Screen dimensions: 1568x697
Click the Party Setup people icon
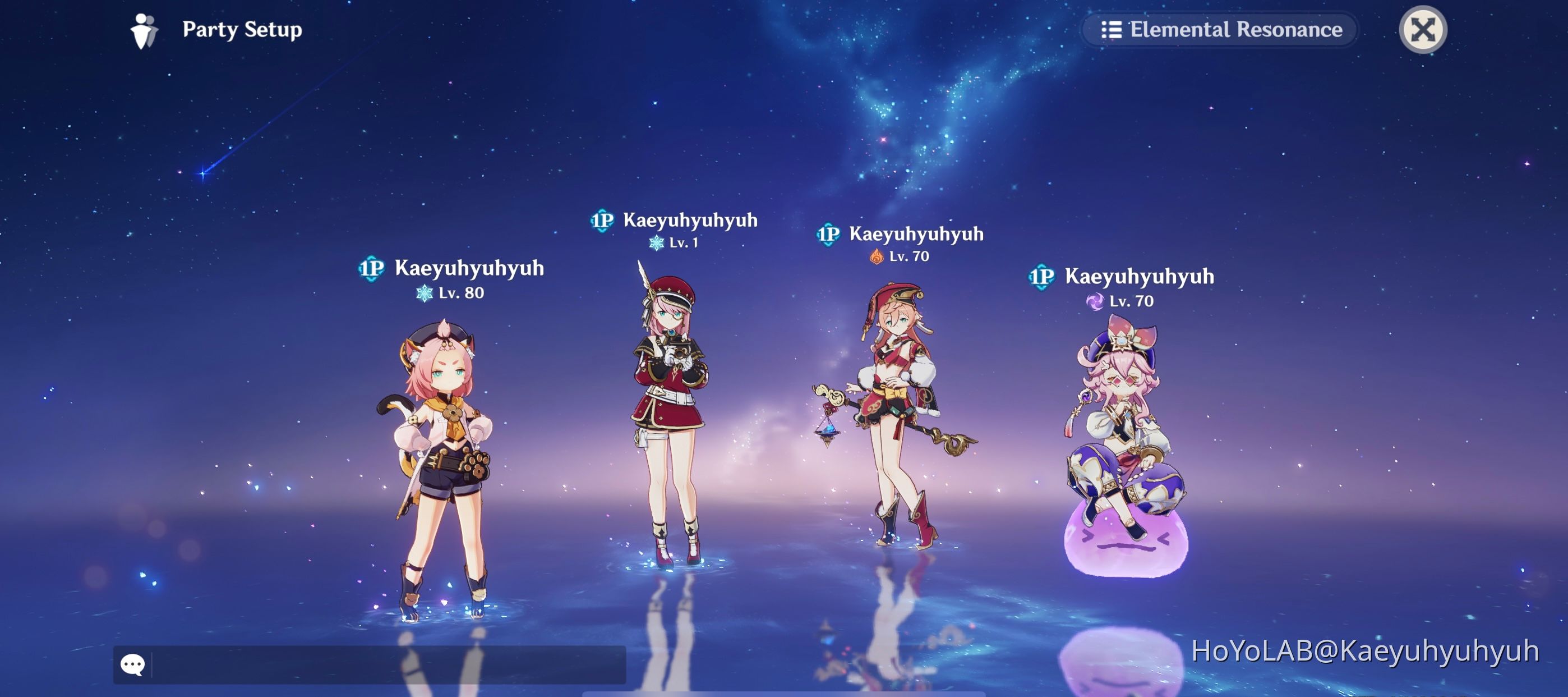tap(144, 29)
